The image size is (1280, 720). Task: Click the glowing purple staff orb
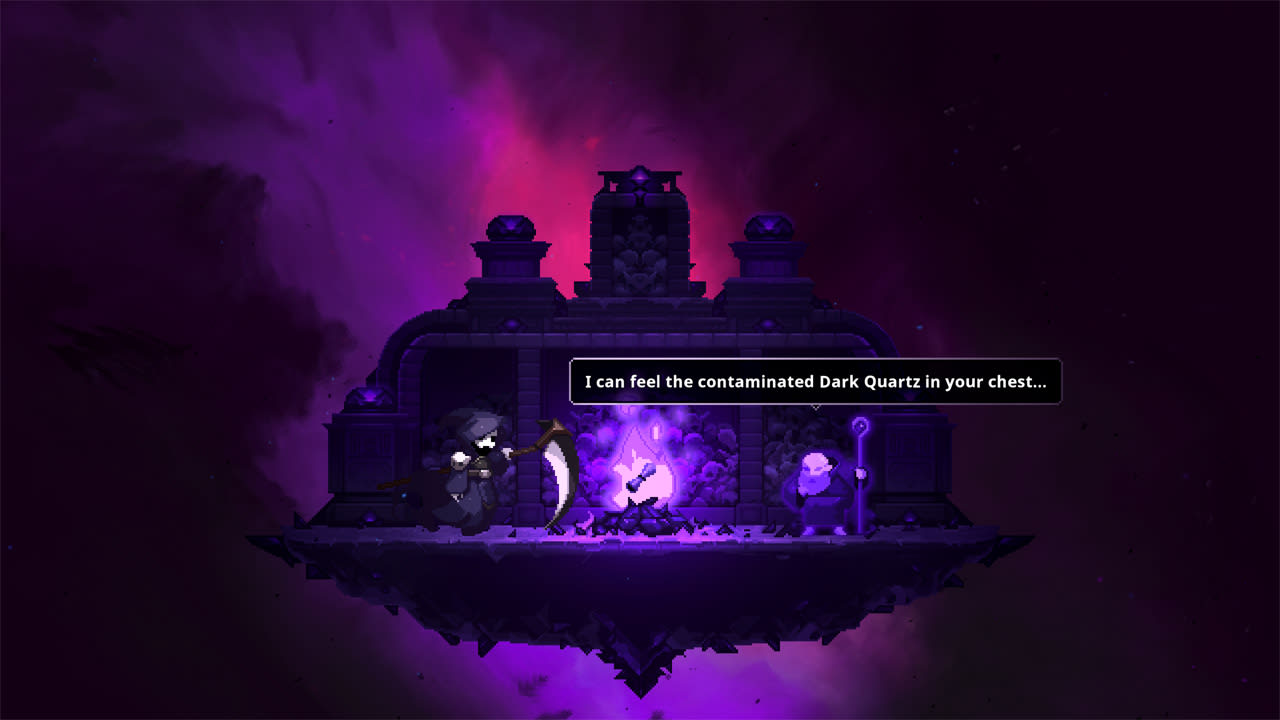coord(861,424)
